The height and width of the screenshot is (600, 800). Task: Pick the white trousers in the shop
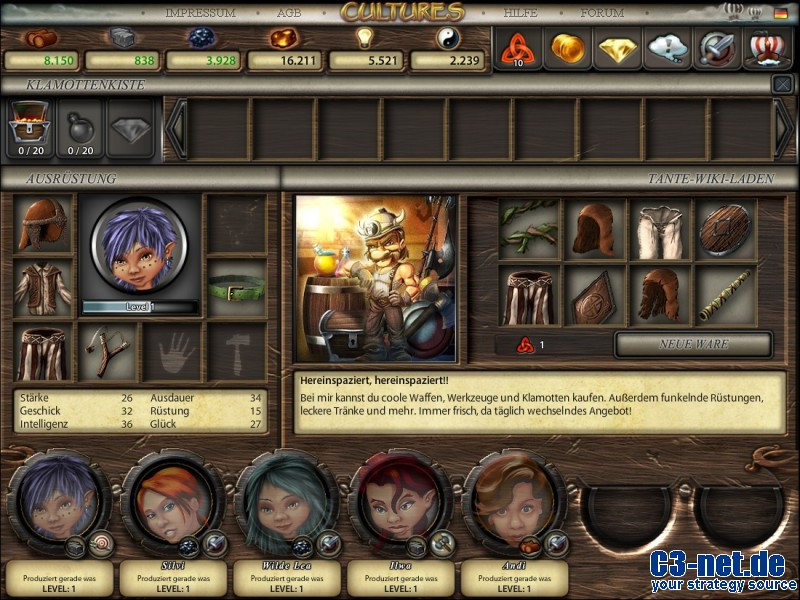[x=660, y=229]
